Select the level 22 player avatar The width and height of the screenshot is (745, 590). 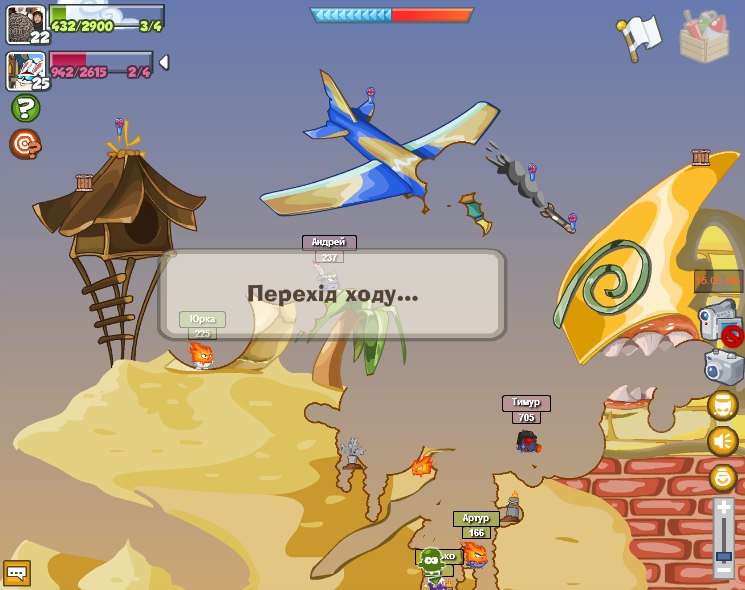[x=25, y=23]
